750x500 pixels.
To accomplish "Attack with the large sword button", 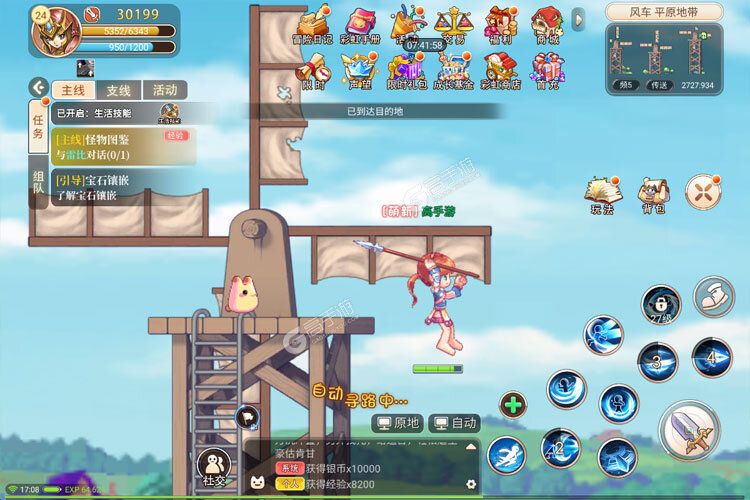I will pos(688,430).
